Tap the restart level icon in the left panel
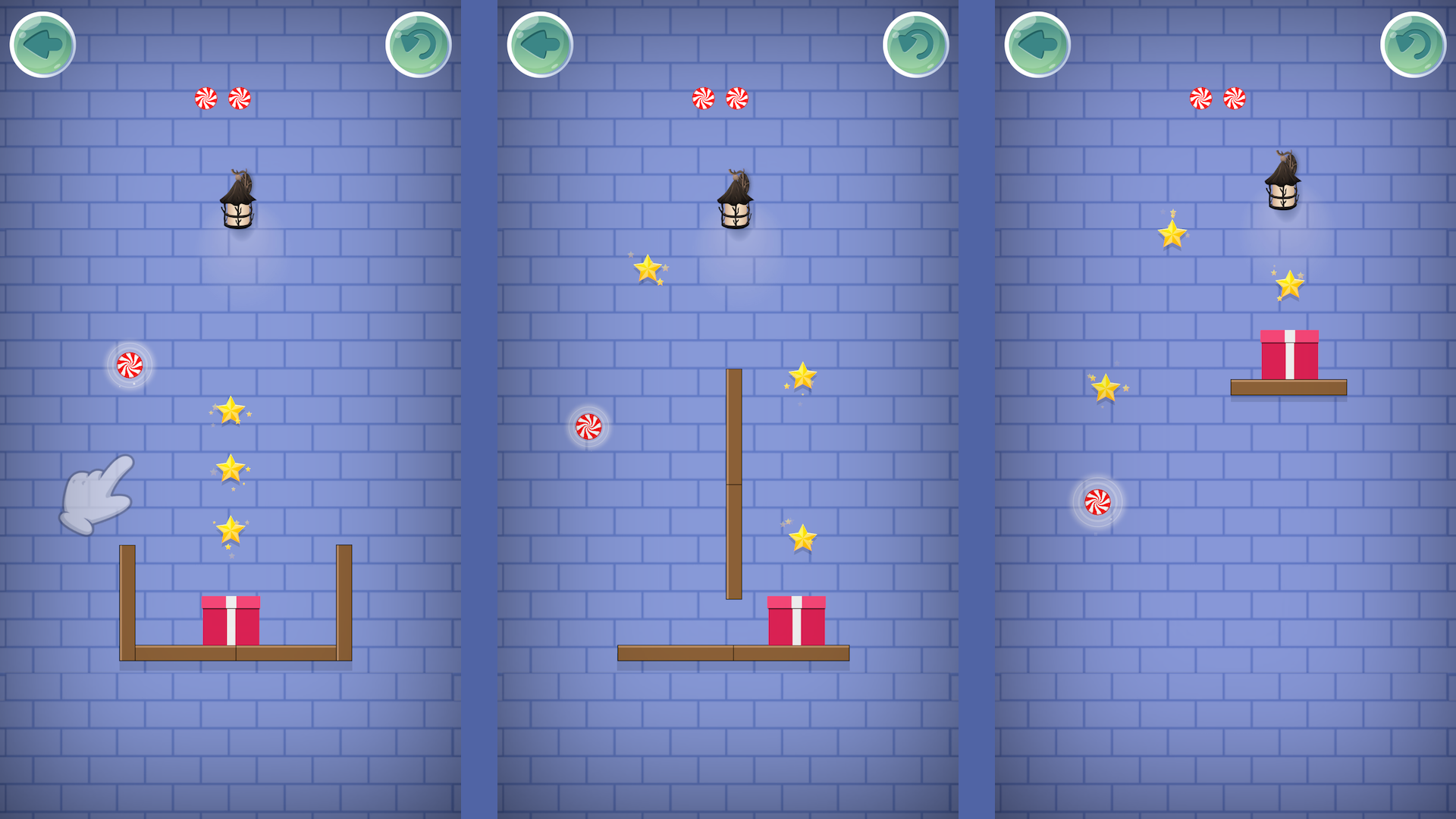The image size is (1456, 819). [418, 45]
